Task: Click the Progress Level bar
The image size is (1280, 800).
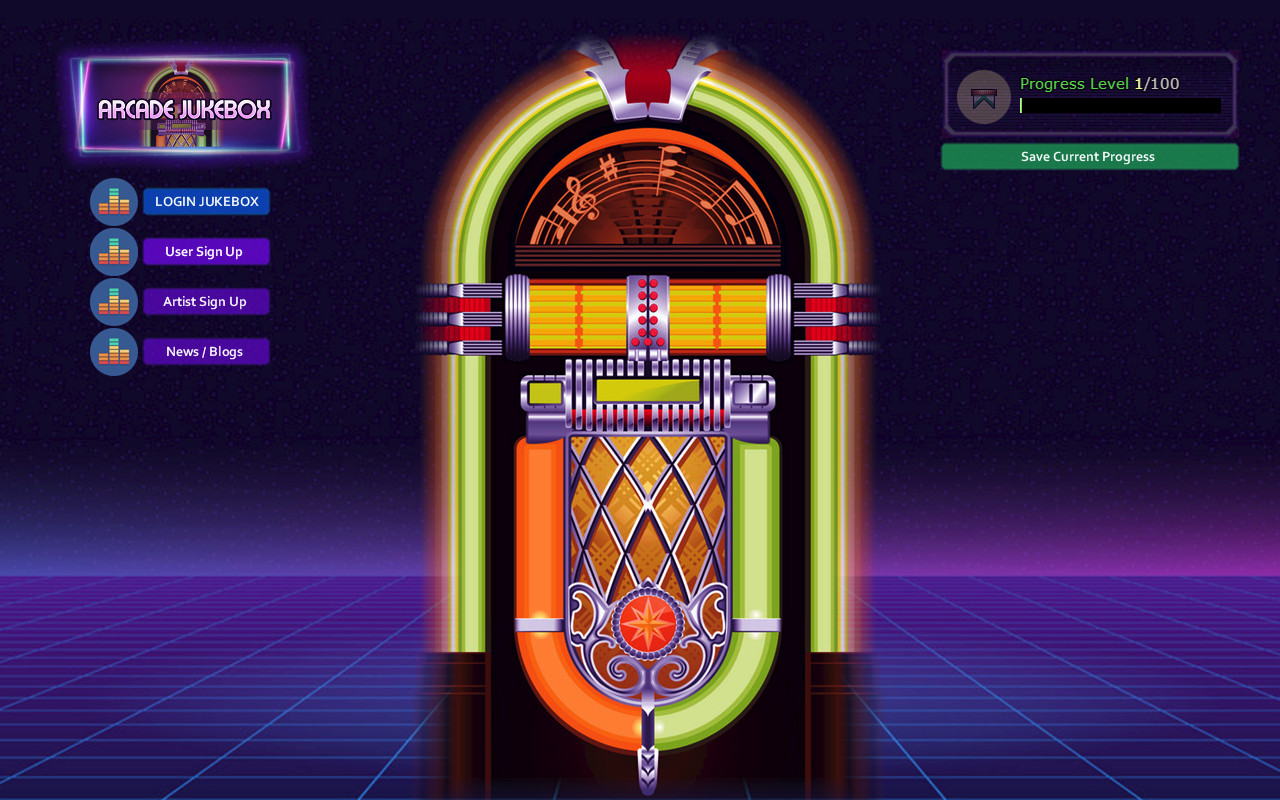Action: (x=1120, y=105)
